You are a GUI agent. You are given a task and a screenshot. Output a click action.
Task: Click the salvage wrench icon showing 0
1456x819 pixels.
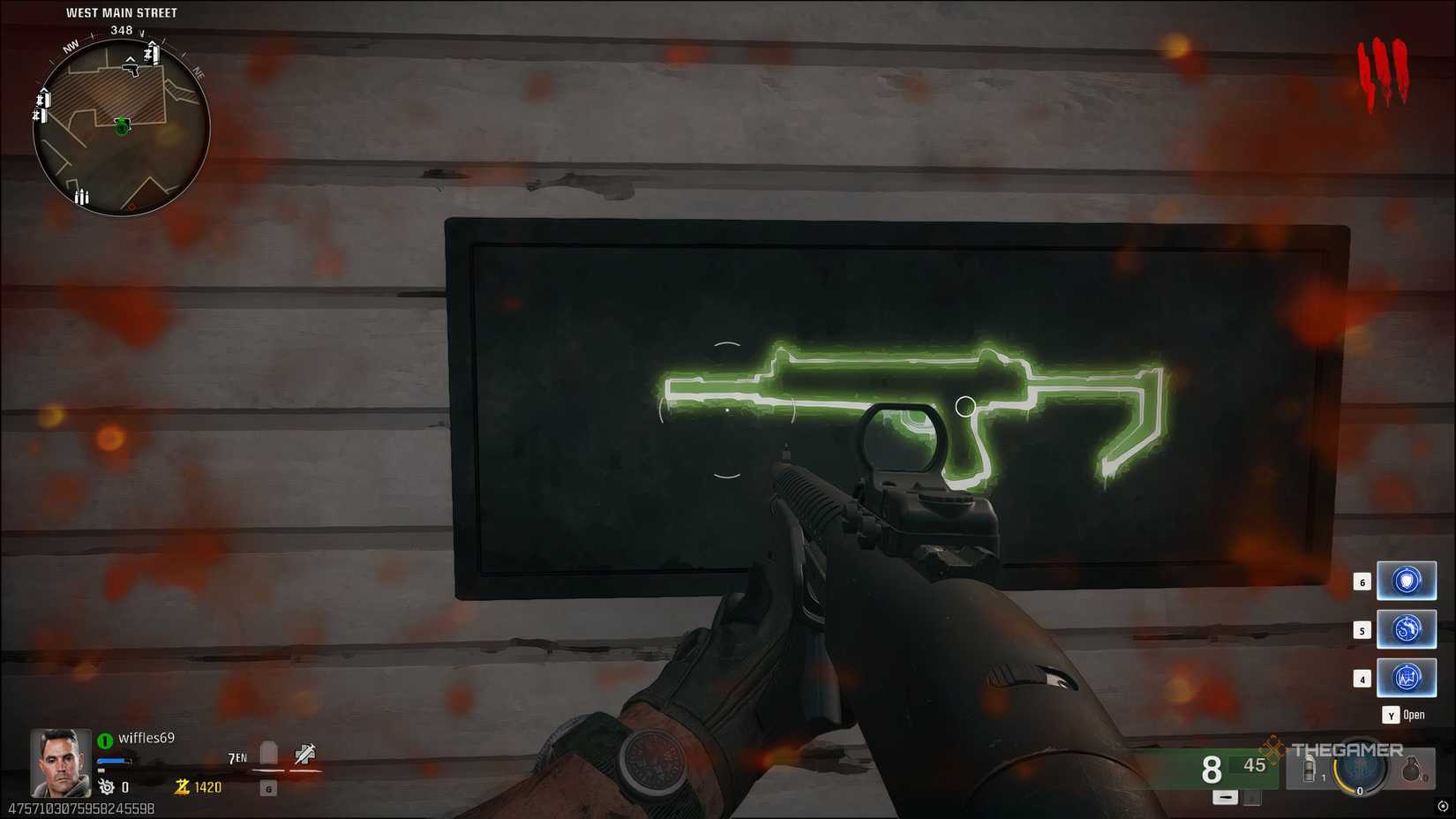106,787
